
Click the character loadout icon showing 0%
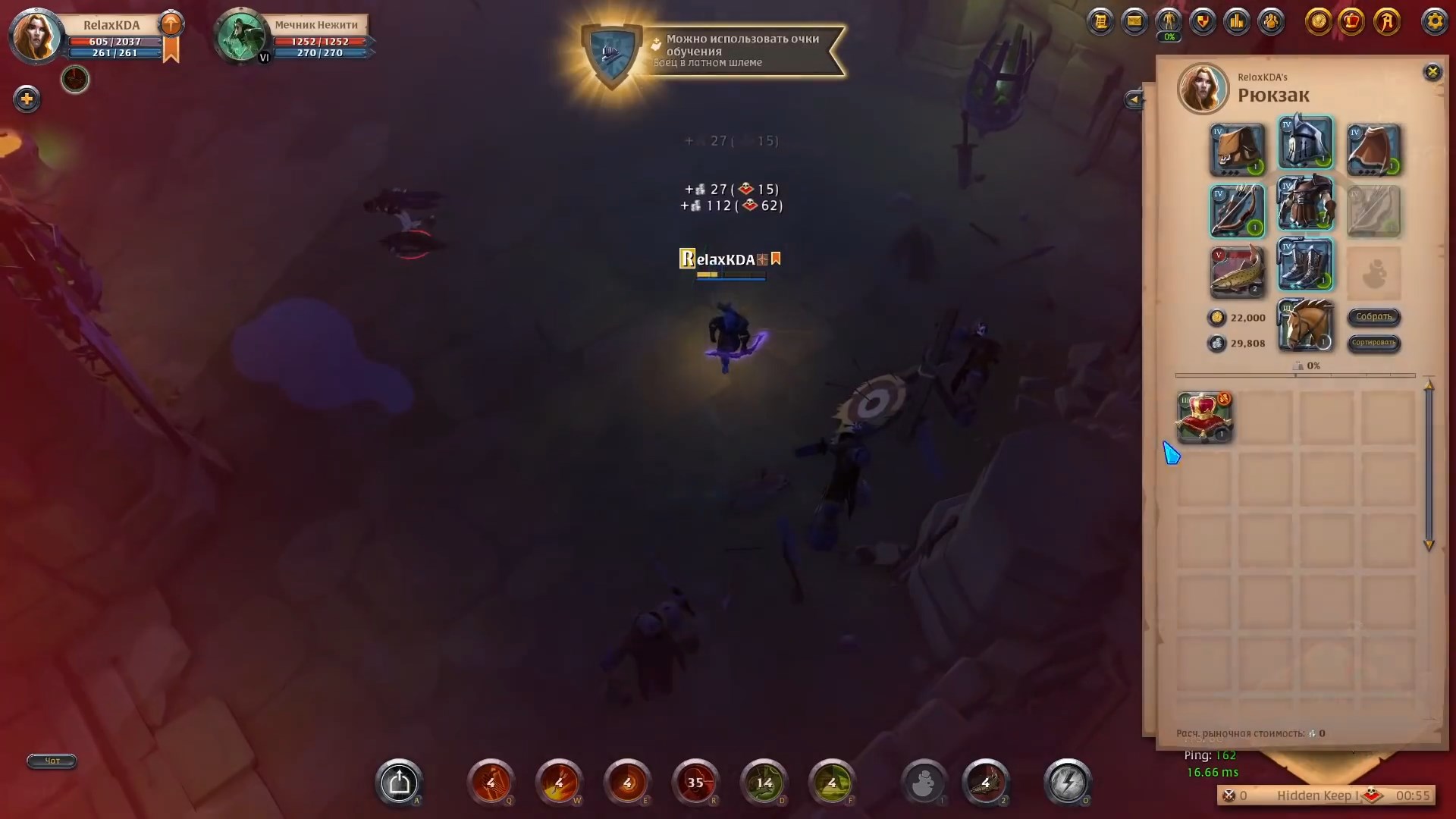[1169, 21]
